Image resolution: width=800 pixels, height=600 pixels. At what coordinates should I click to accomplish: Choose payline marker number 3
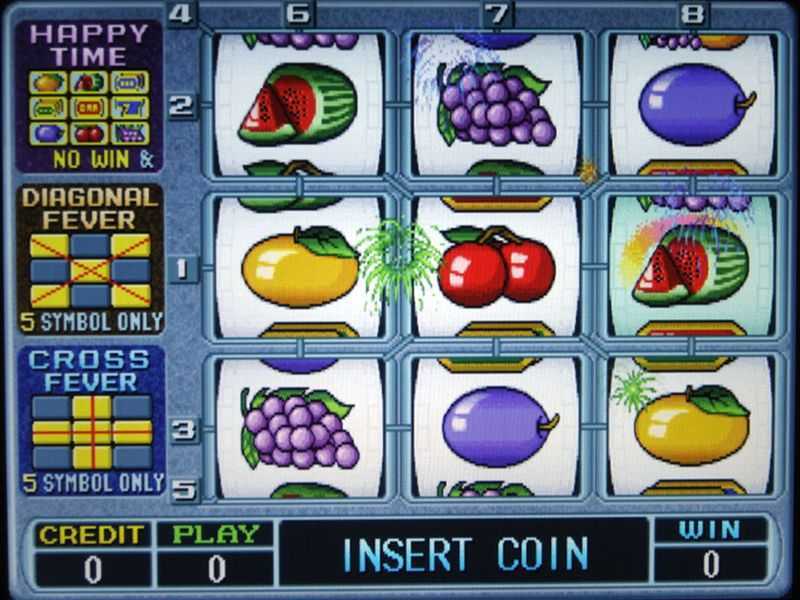pyautogui.click(x=182, y=431)
